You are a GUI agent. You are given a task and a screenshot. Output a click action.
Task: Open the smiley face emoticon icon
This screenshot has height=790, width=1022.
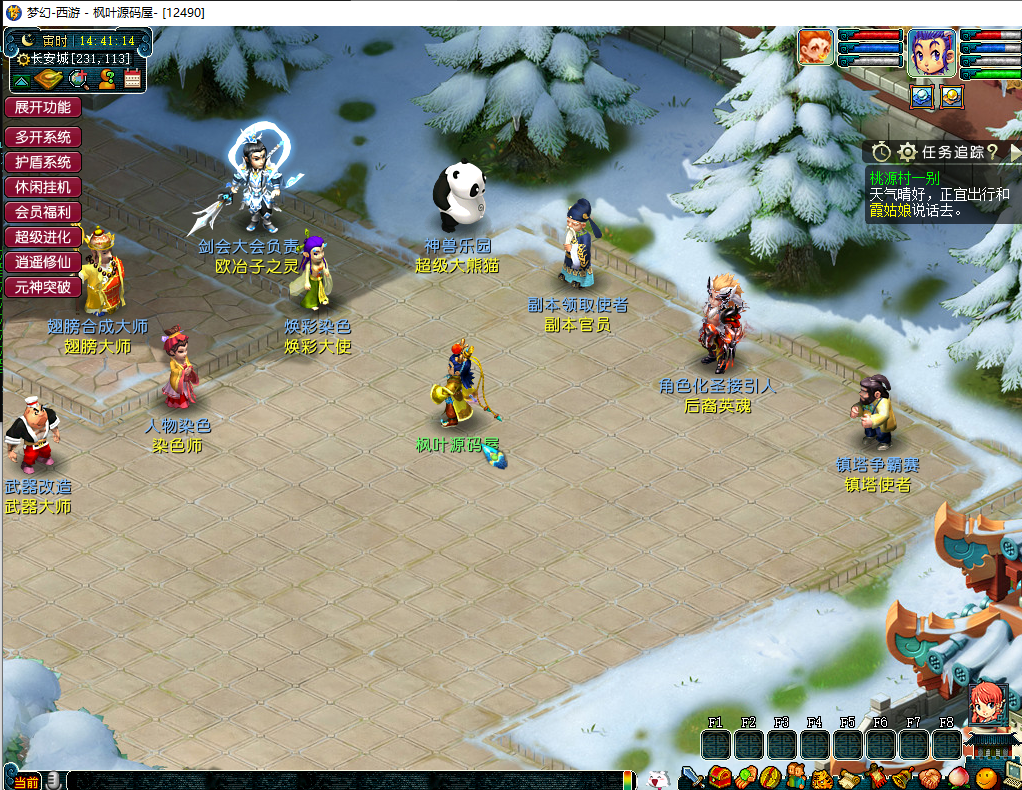[987, 777]
